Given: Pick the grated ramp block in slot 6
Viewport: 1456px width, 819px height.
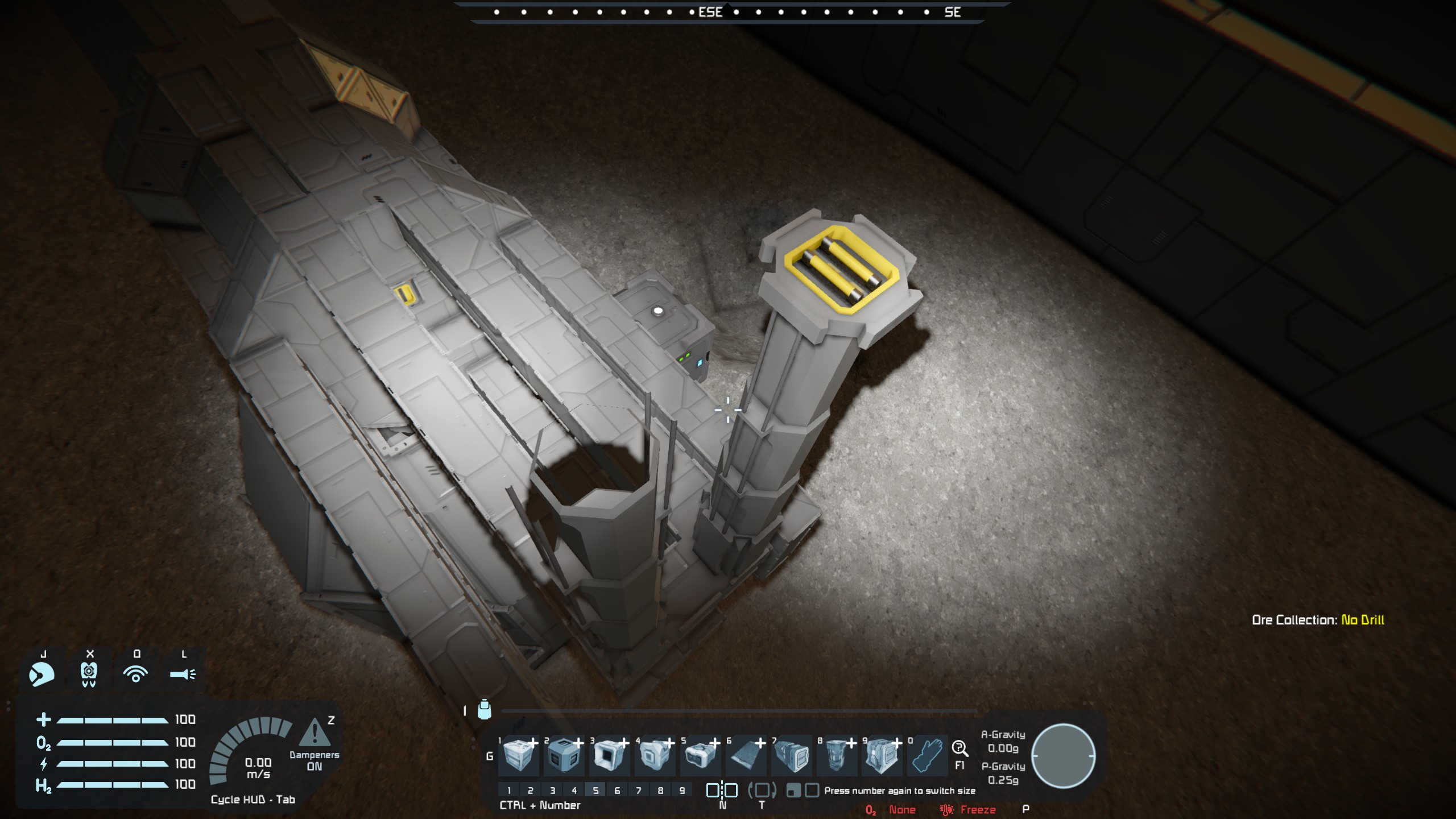Looking at the screenshot, I should click(x=746, y=756).
